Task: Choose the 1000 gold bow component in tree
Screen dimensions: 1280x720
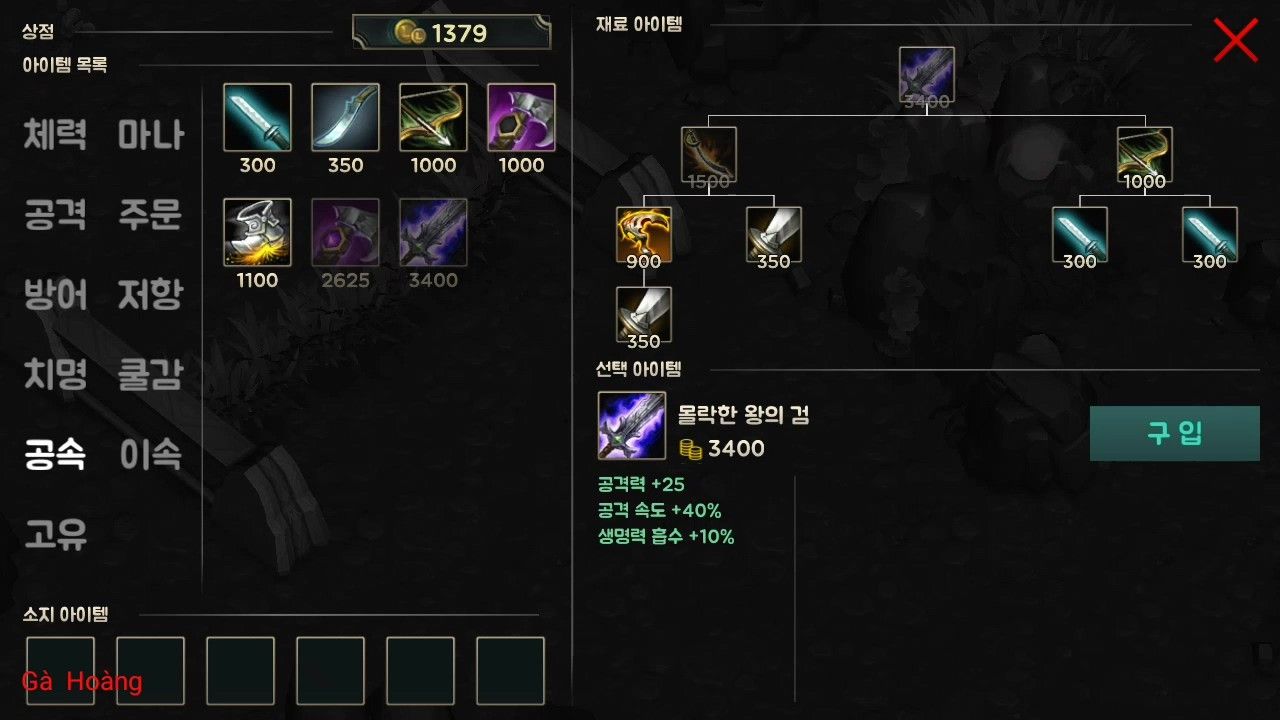Action: tap(1144, 154)
